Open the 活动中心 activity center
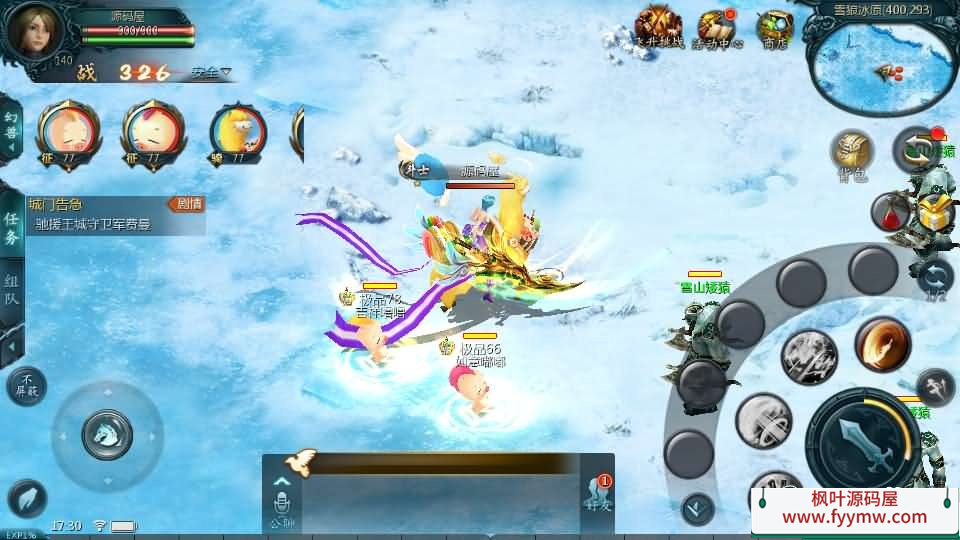The image size is (960, 540). 717,28
